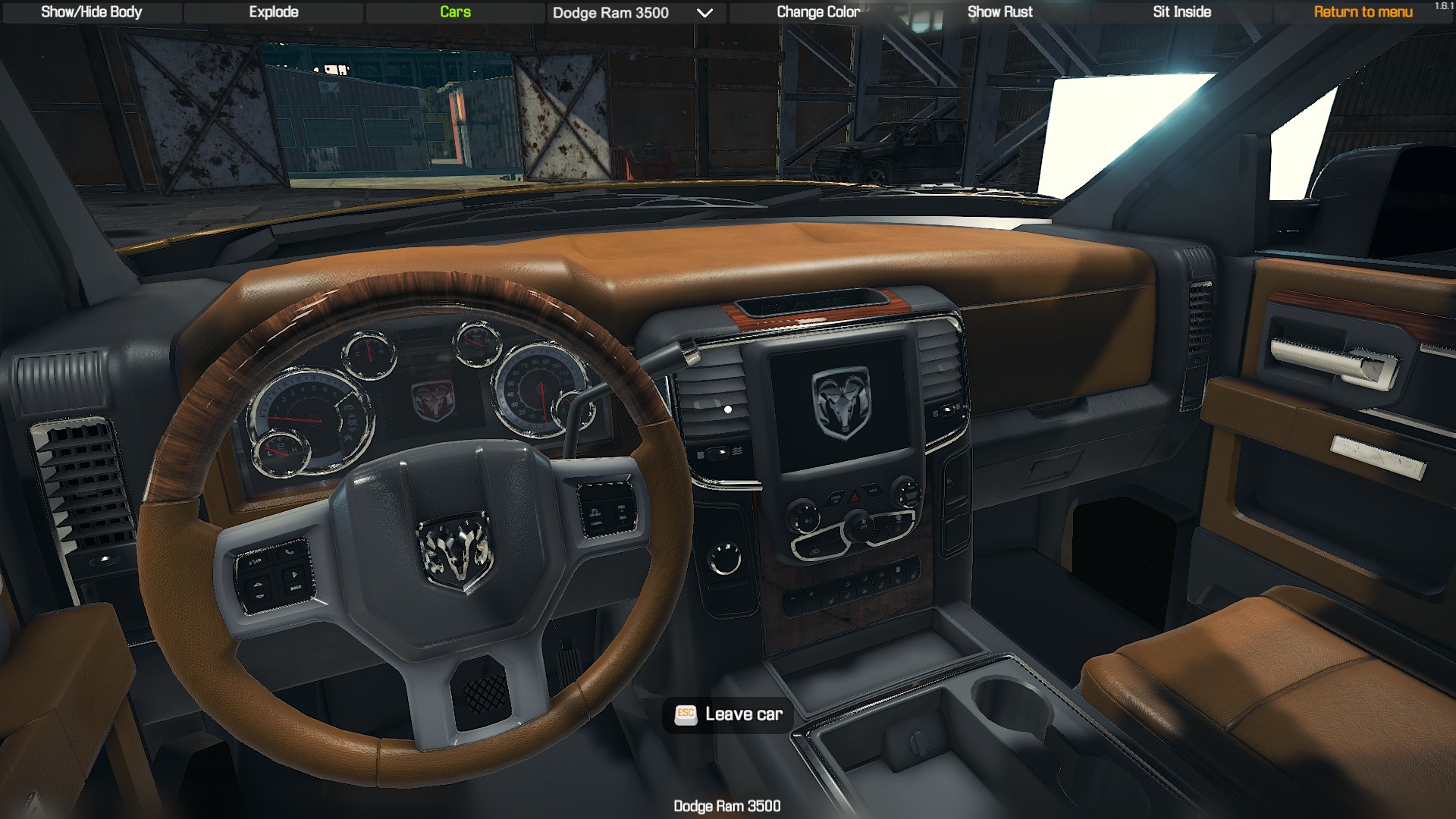
Task: Open the Dodge Ram 3500 car selection dropdown
Action: coord(609,13)
